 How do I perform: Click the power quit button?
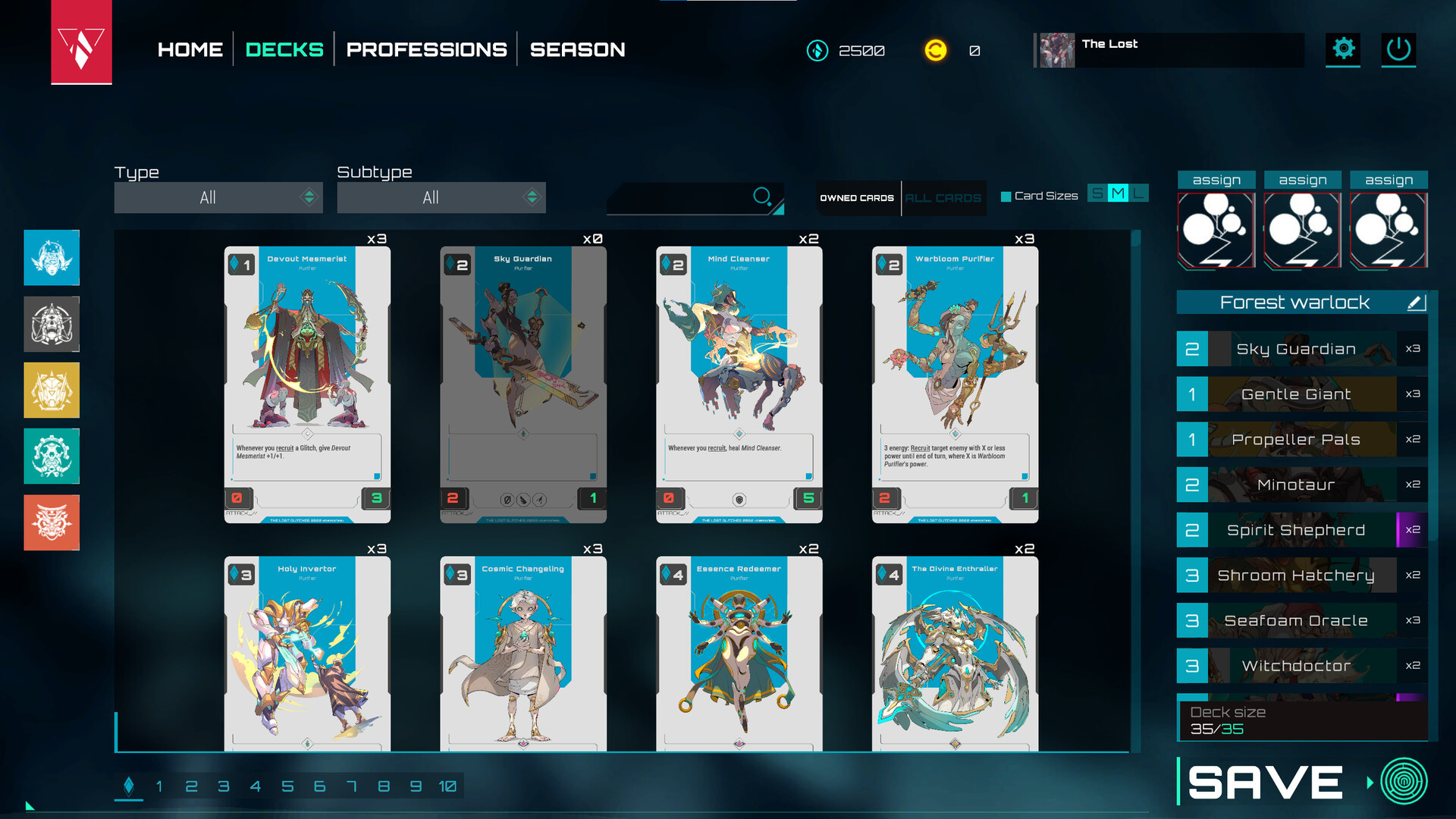click(x=1398, y=49)
